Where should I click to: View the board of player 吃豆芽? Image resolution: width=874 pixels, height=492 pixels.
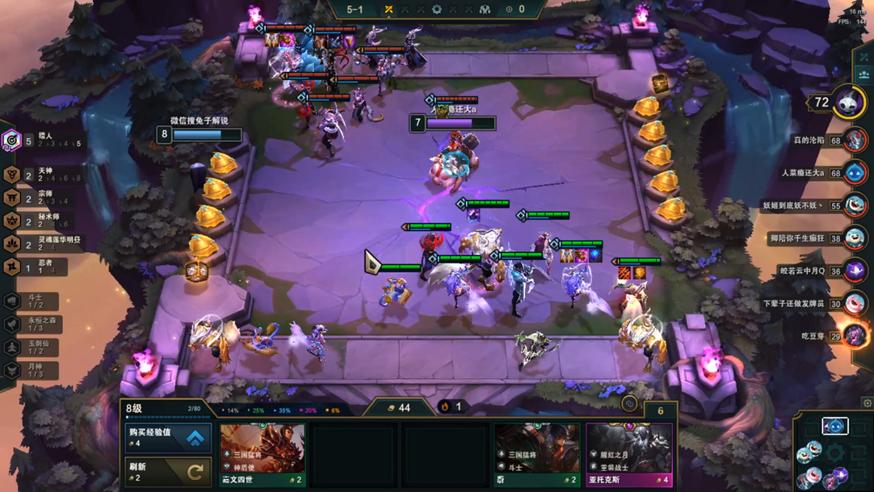853,334
